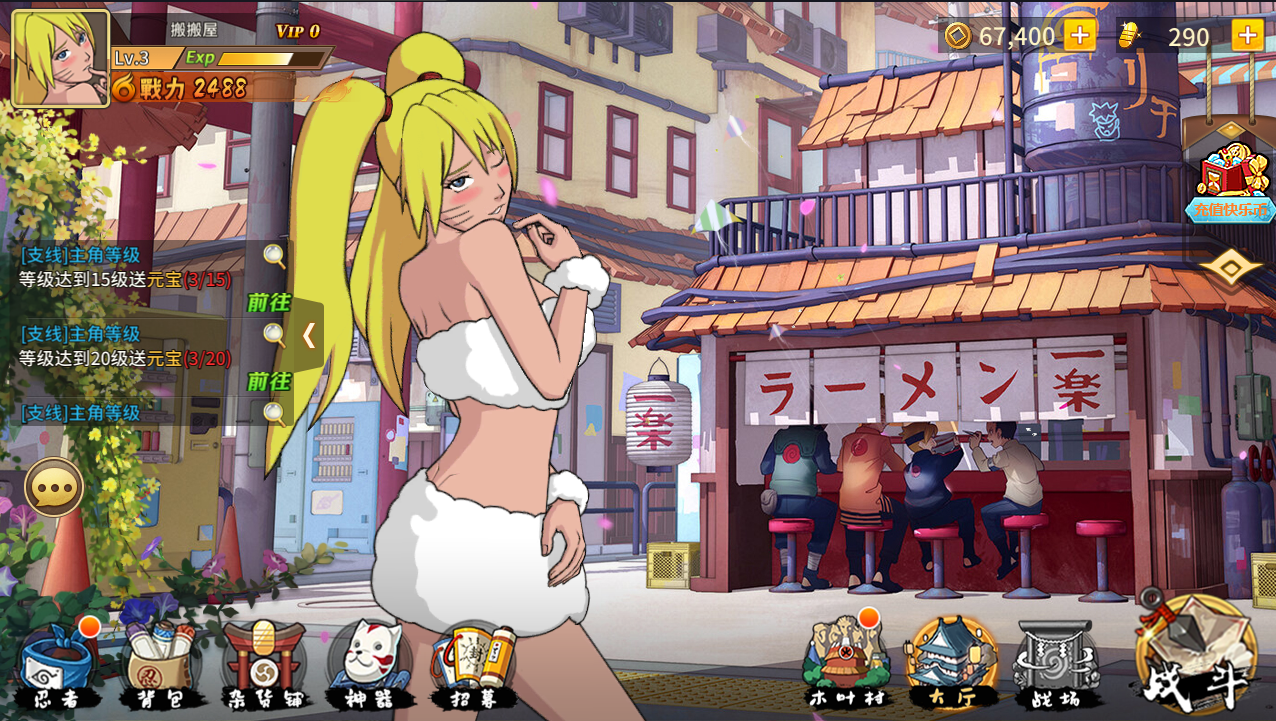Open the player avatar portrait

pyautogui.click(x=60, y=58)
